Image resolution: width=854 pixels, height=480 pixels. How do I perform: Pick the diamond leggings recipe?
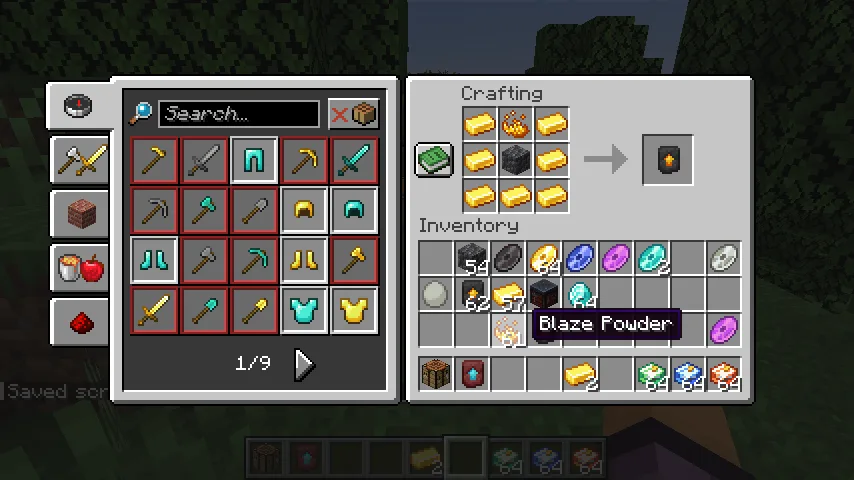154,261
